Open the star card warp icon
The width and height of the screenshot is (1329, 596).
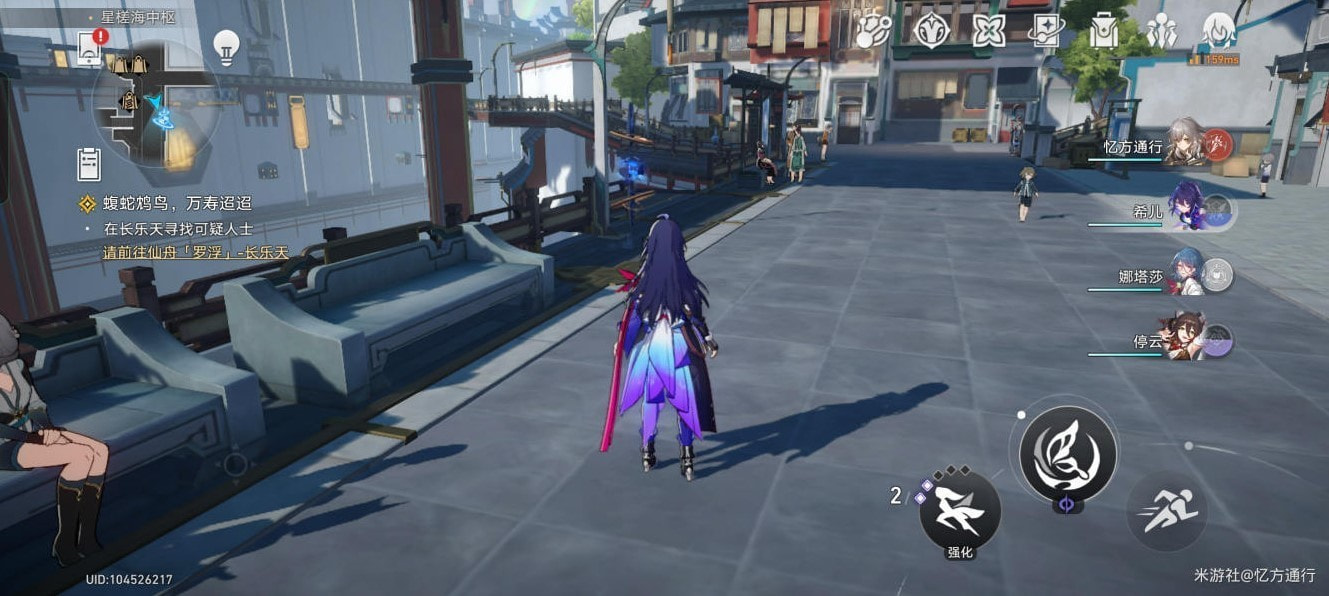click(x=1046, y=30)
